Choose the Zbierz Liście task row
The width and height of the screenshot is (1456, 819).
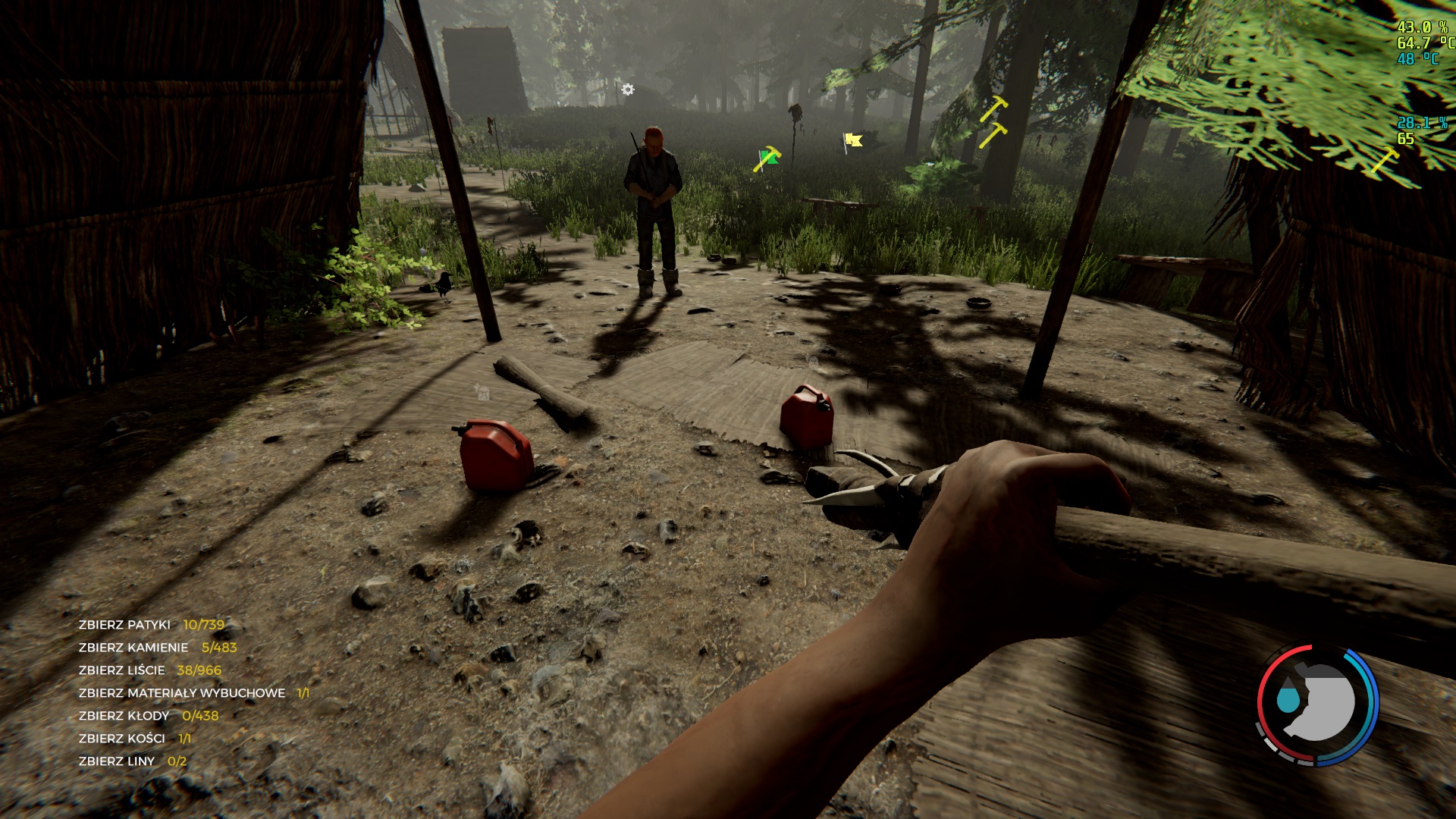coord(149,670)
